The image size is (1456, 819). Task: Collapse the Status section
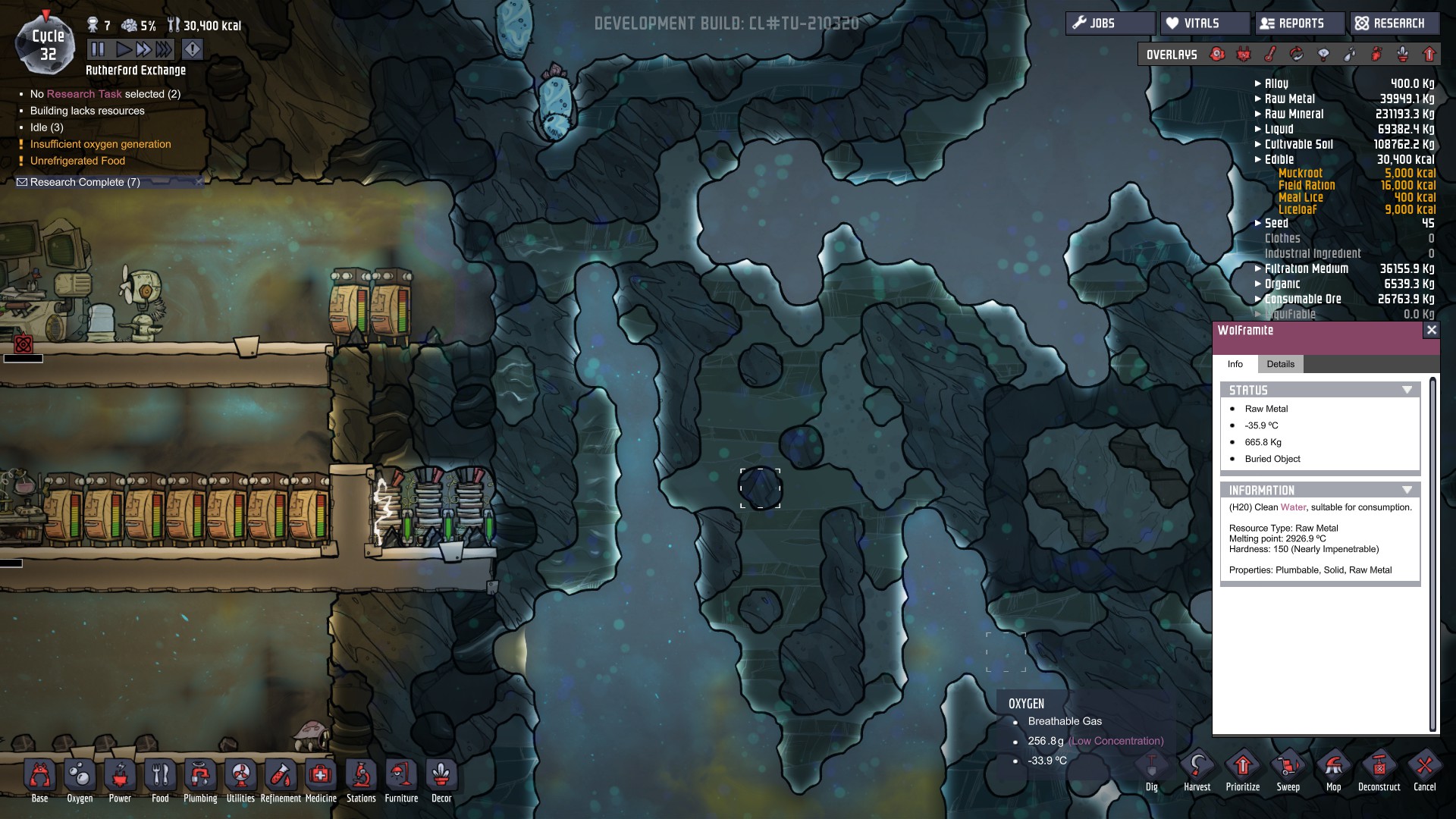coord(1407,390)
